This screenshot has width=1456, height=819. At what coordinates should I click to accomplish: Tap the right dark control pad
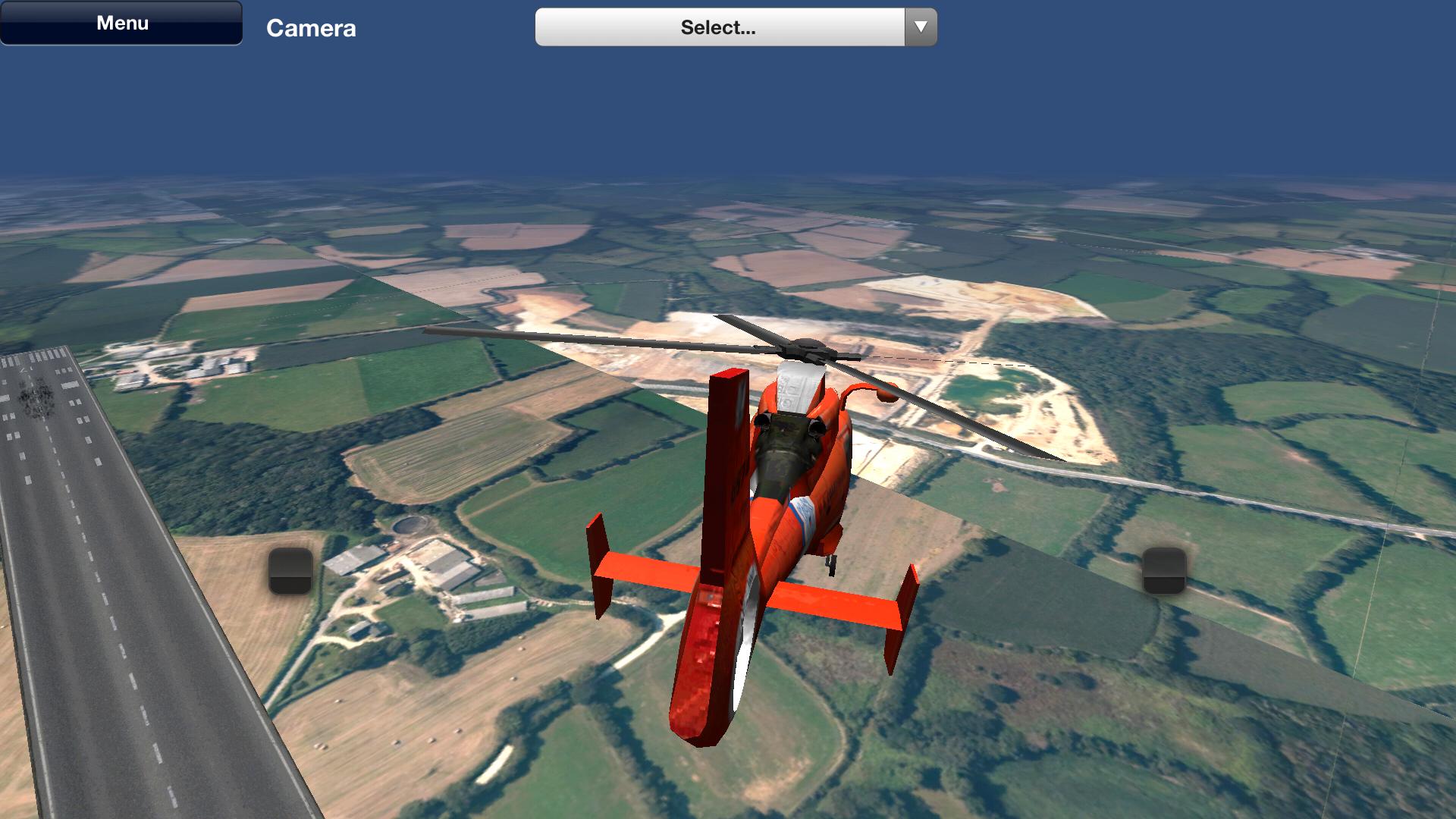[x=1164, y=570]
